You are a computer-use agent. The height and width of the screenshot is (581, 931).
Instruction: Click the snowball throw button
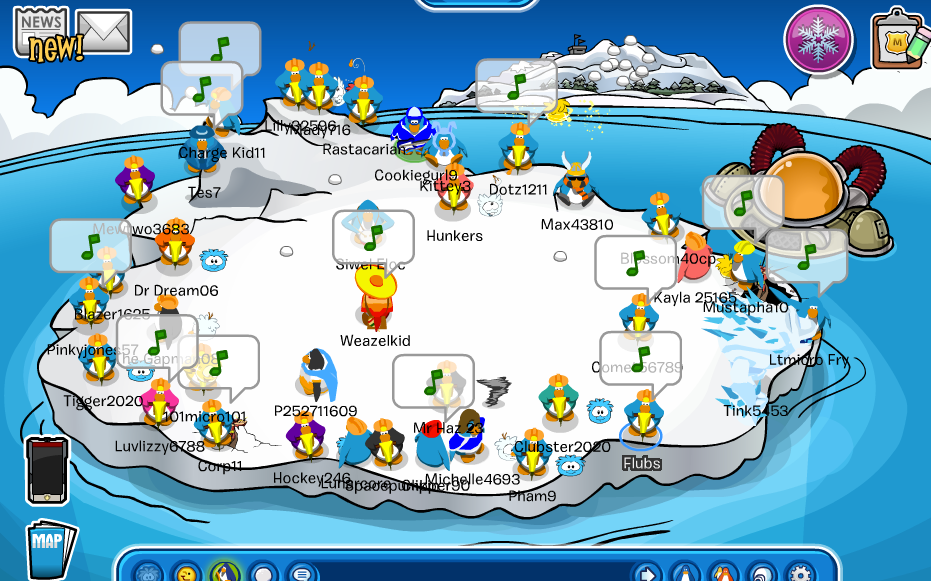pos(263,574)
